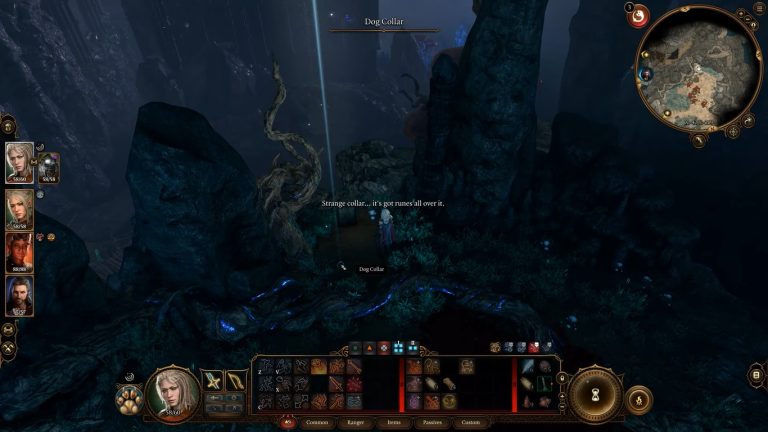Open the red swirl notification icon
This screenshot has height=432, width=768.
(x=638, y=17)
